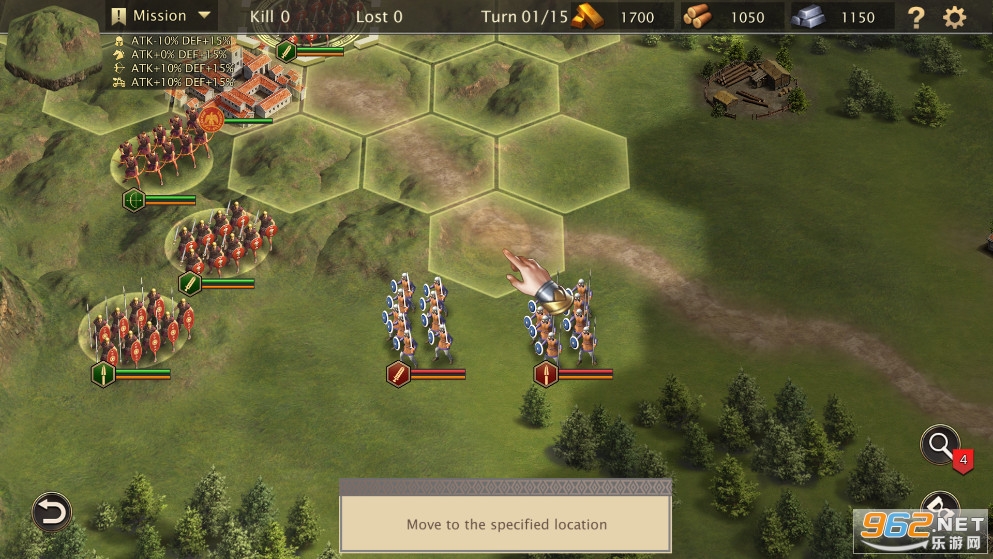The image size is (993, 559).
Task: Open the gear settings menu
Action: 955,17
